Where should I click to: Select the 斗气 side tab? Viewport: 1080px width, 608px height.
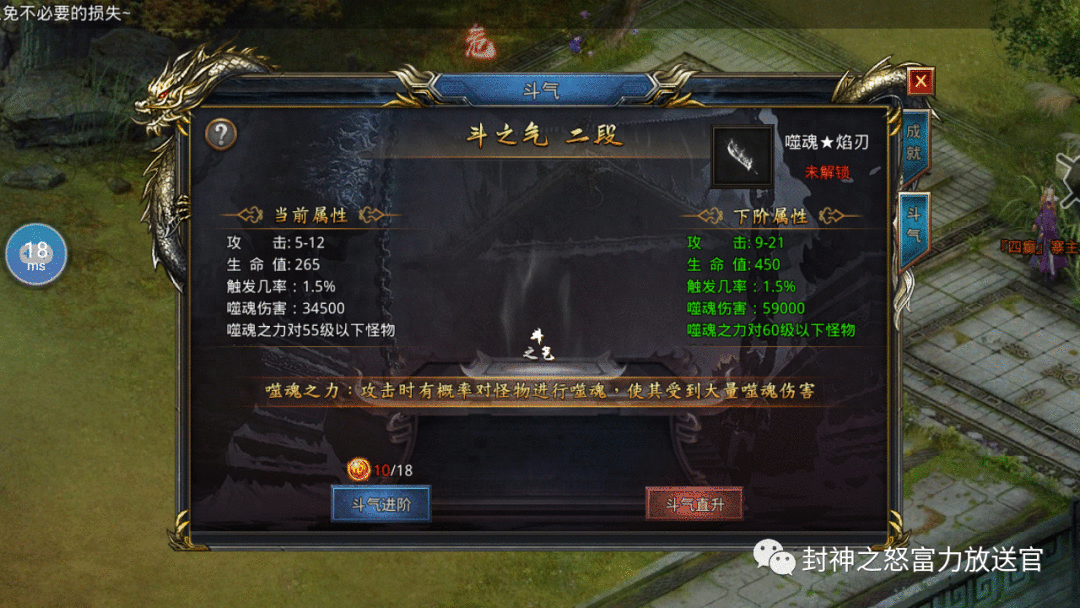click(x=914, y=227)
